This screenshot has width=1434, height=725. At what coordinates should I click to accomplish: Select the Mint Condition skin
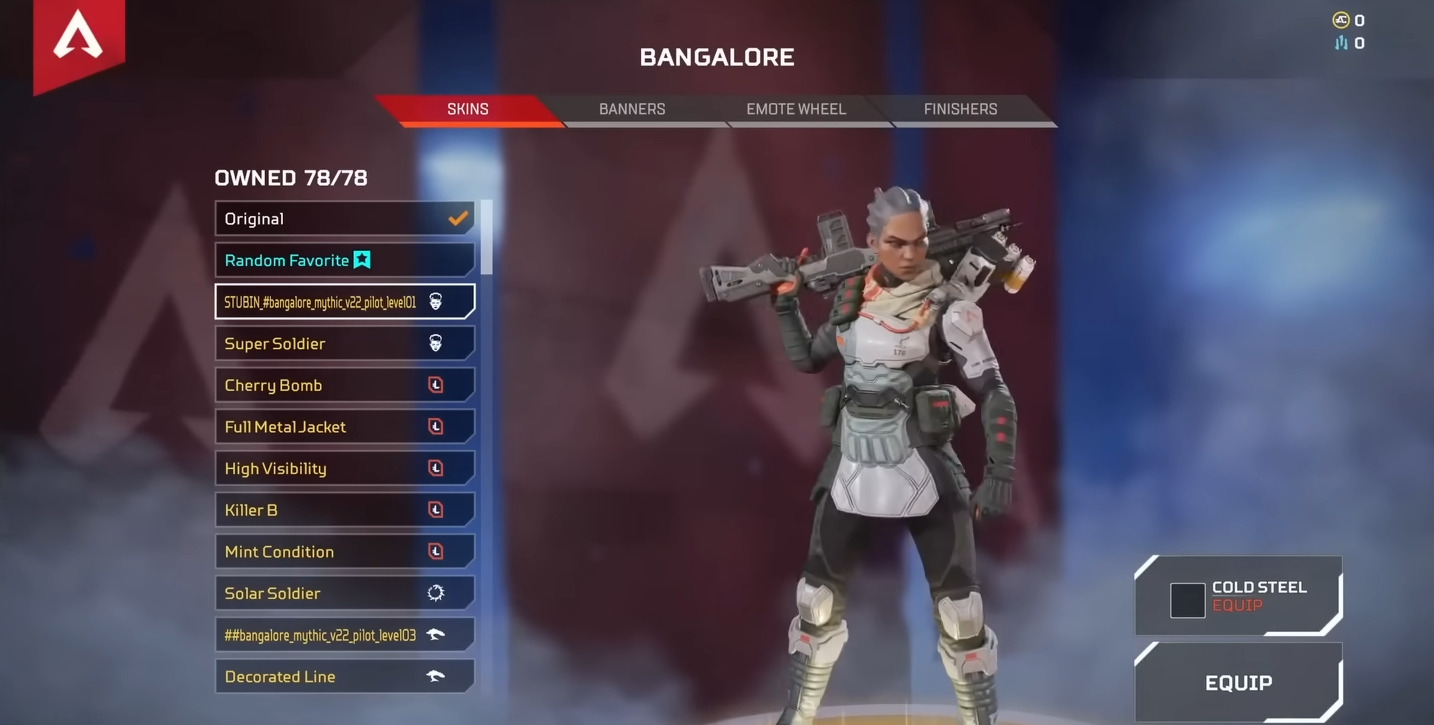(344, 552)
